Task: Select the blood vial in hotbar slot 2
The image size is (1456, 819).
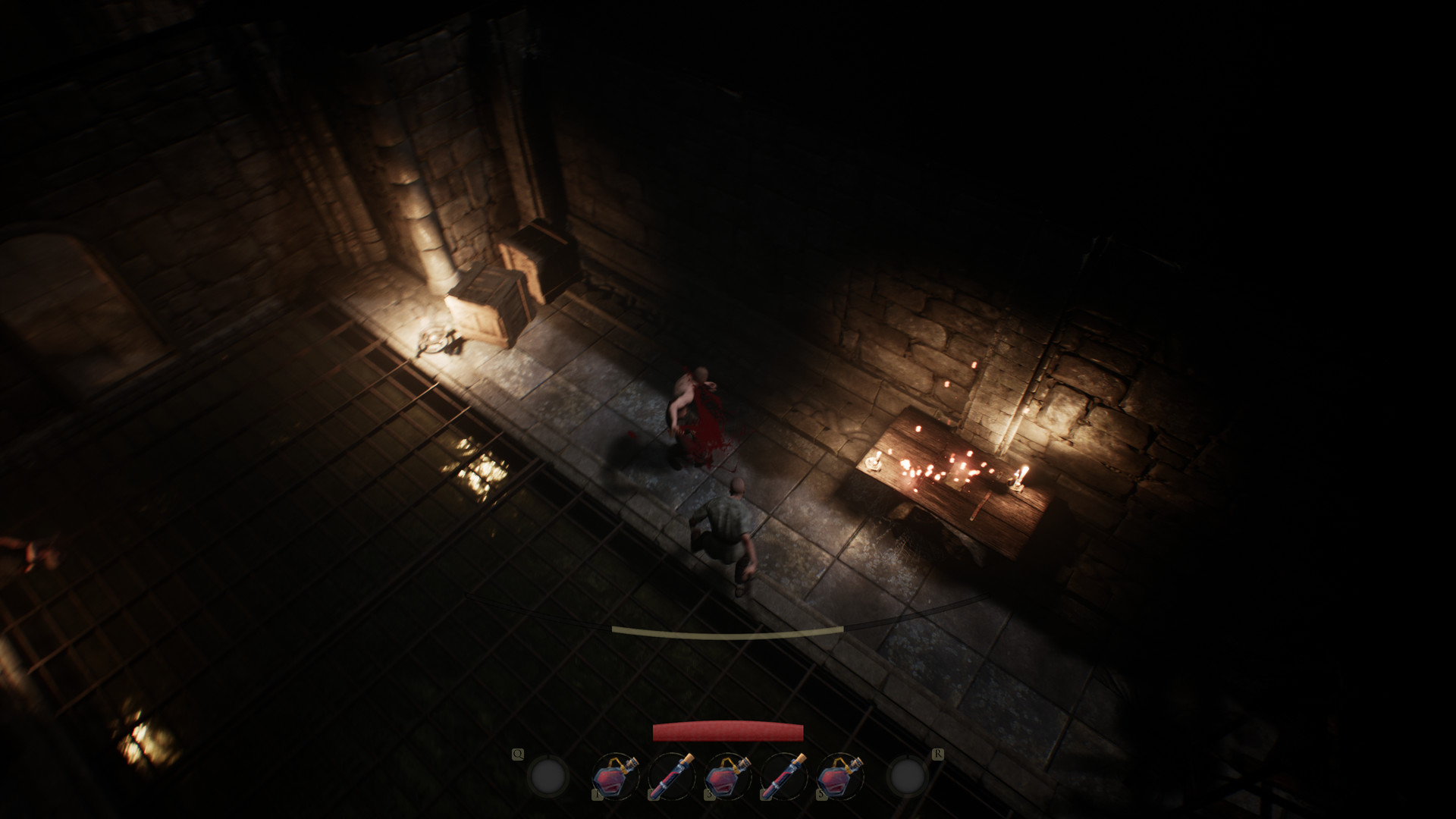Action: pos(671,775)
